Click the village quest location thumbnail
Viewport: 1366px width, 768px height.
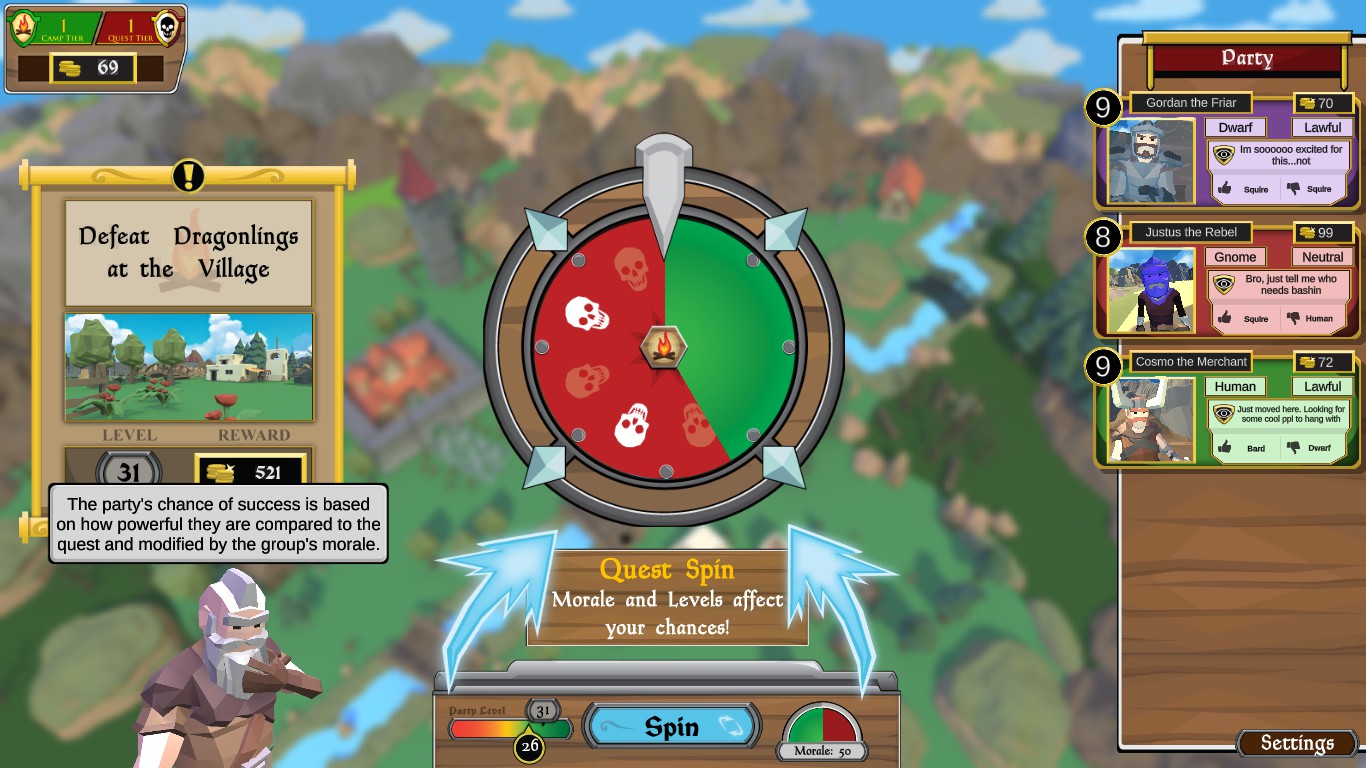point(188,367)
